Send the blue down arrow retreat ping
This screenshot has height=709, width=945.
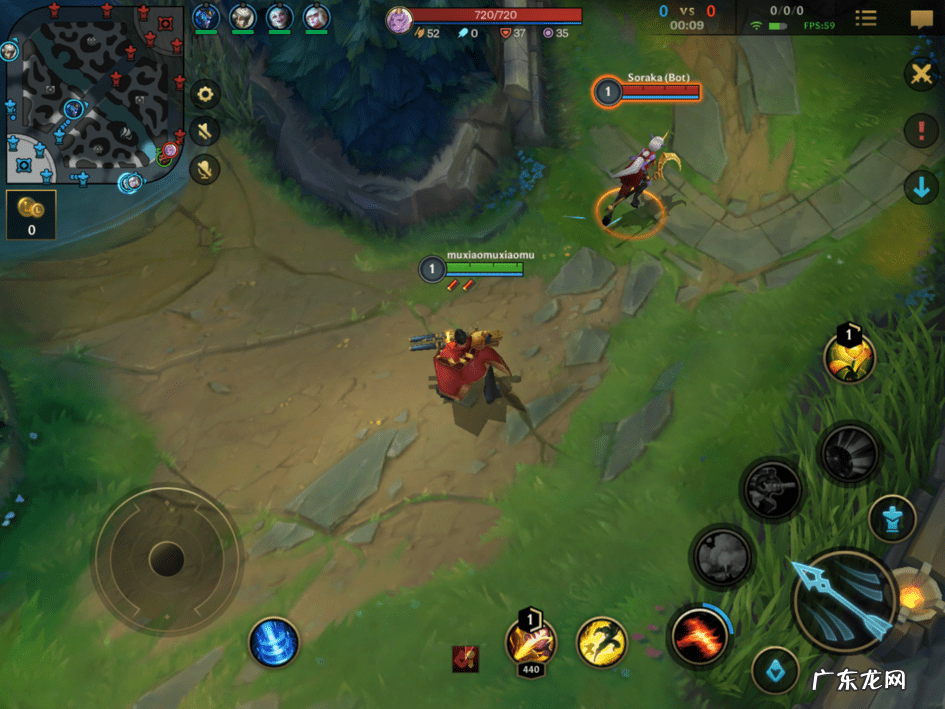[920, 187]
